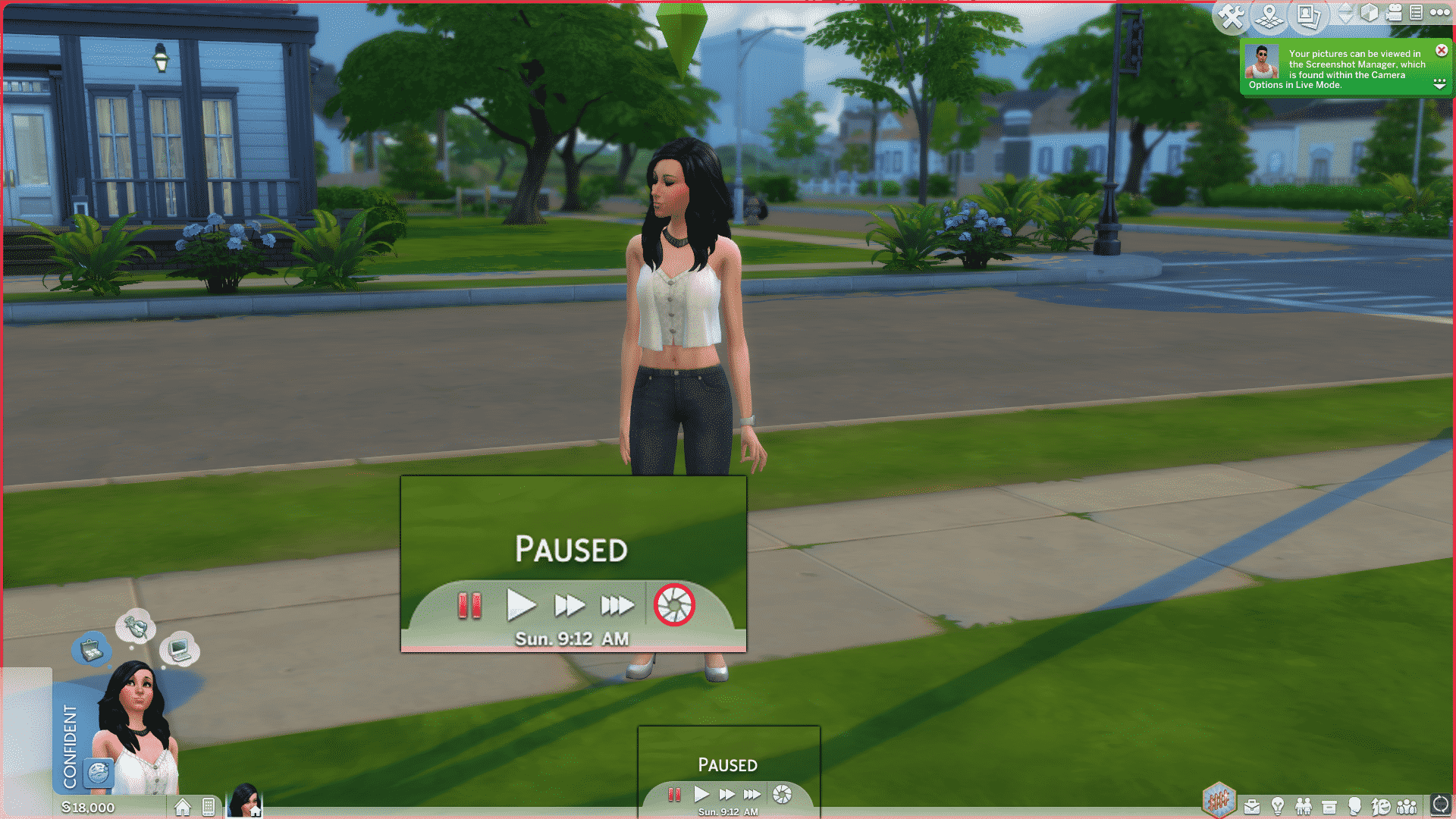Viewport: 1456px width, 819px height.
Task: Open the phone icon beside the funds
Action: [209, 807]
